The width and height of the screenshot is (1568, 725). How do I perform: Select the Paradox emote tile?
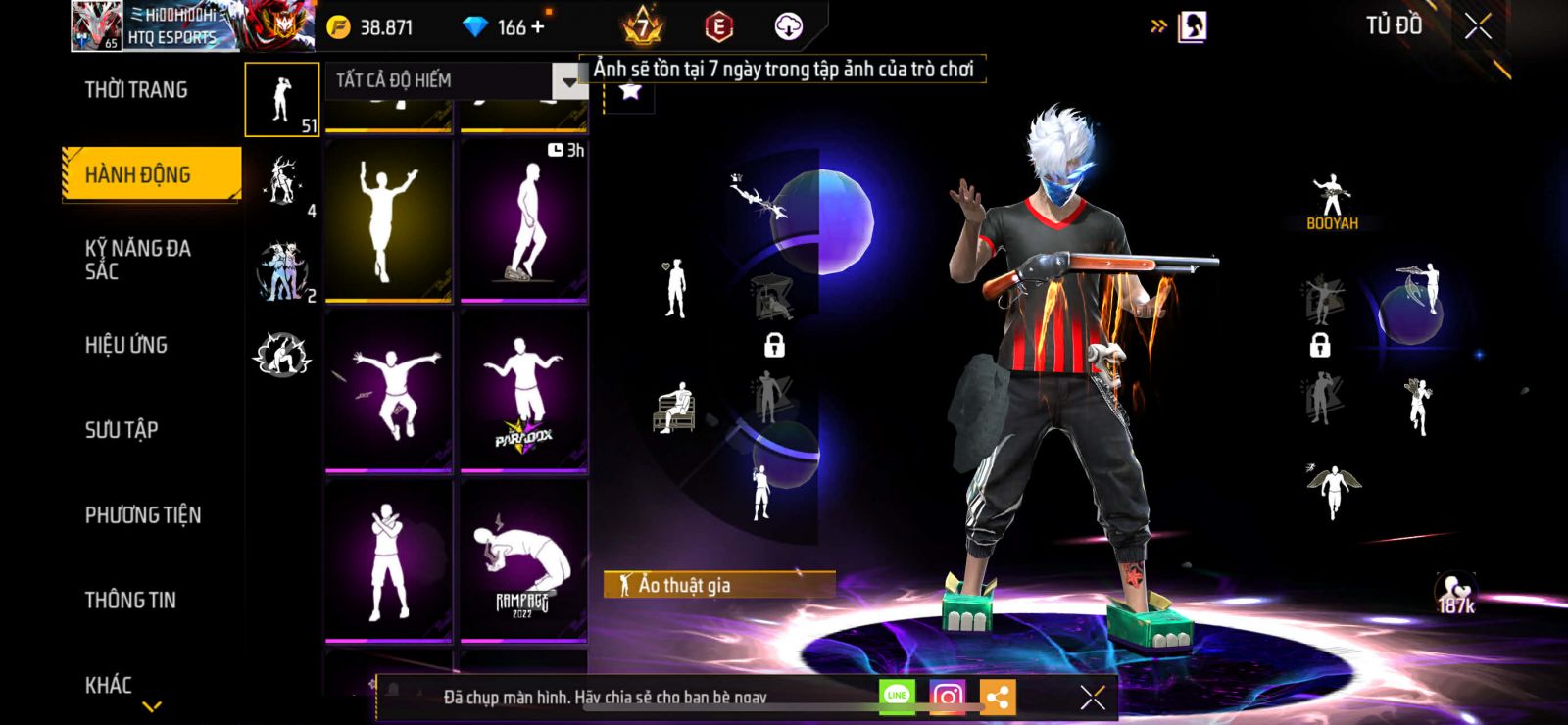tap(523, 390)
